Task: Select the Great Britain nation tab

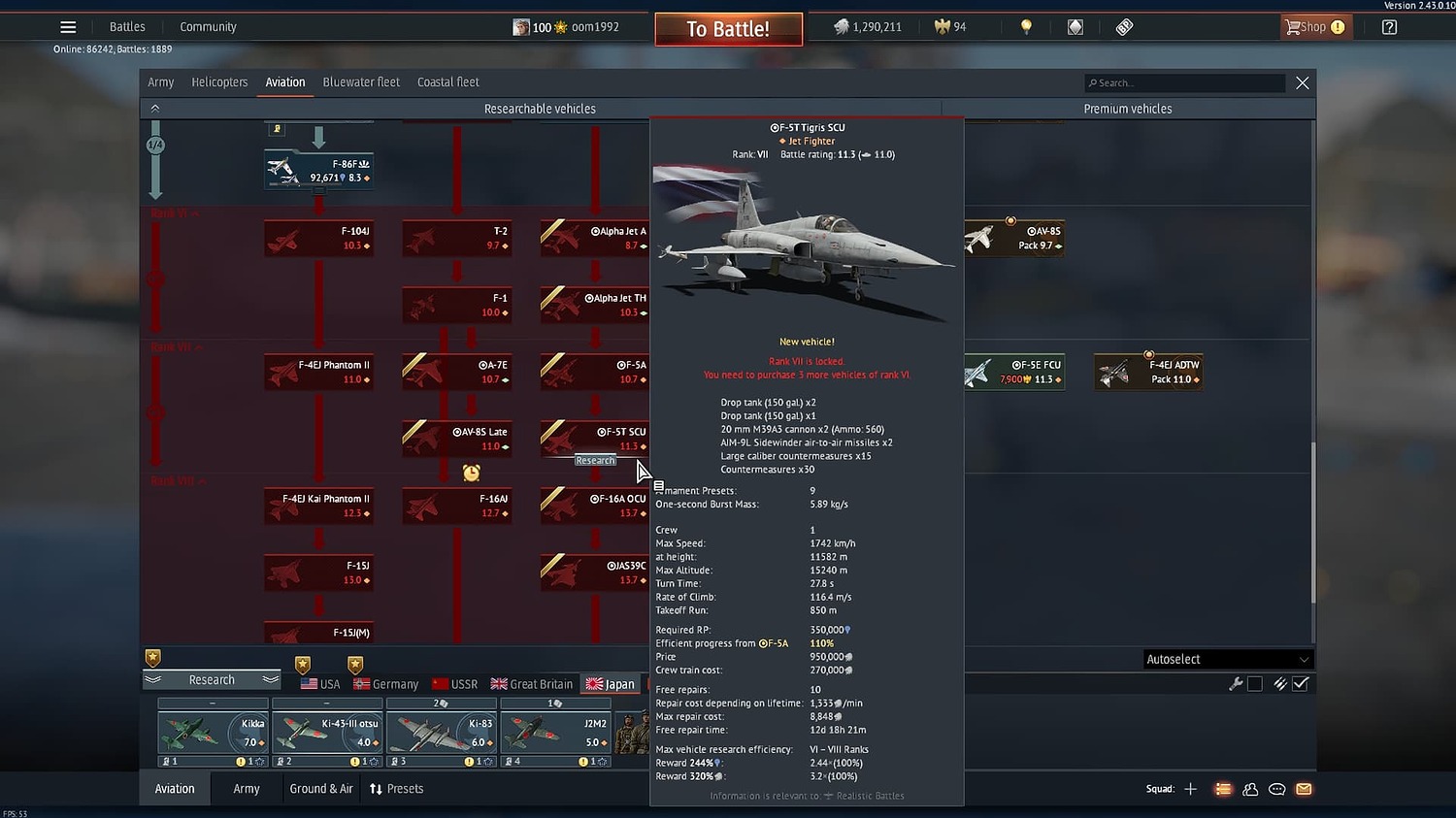Action: coord(531,683)
